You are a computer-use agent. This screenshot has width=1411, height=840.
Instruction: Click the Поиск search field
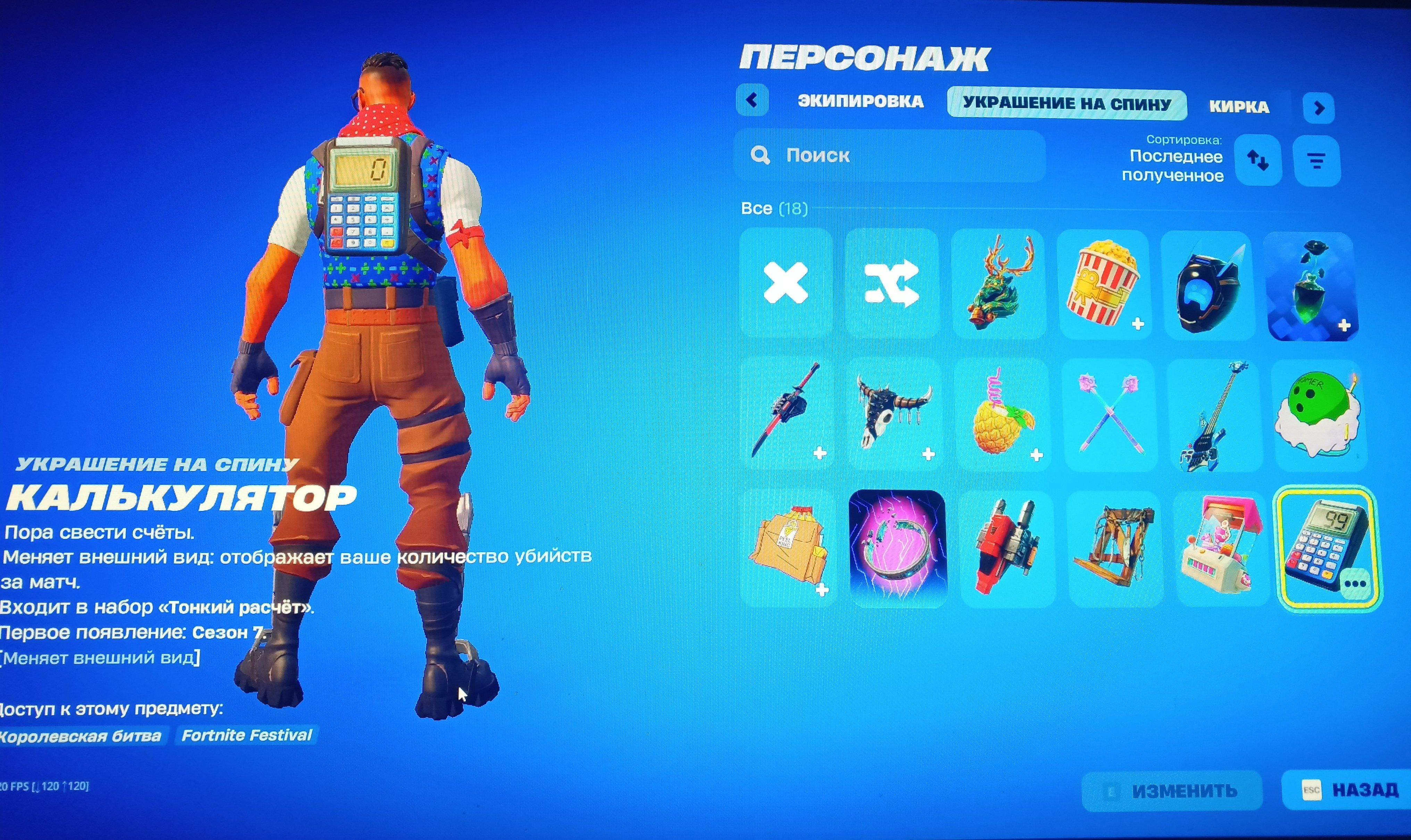coord(889,156)
